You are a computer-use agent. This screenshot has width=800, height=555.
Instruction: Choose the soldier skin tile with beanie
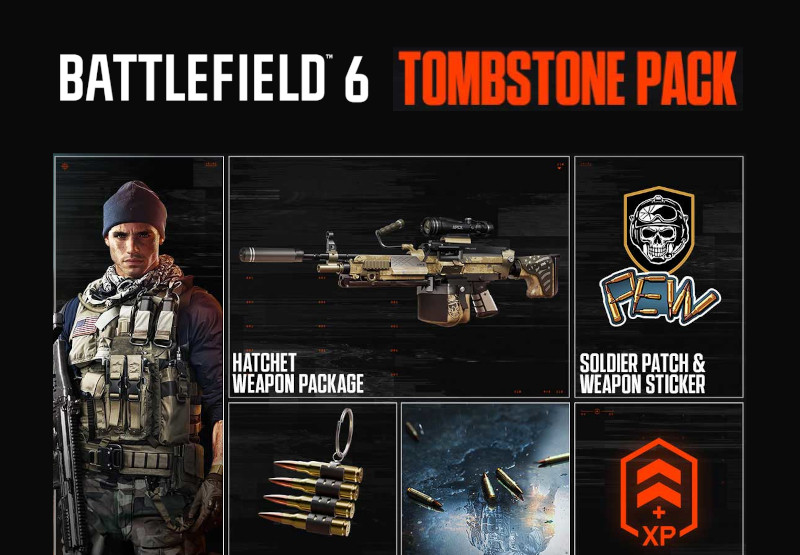coord(139,355)
